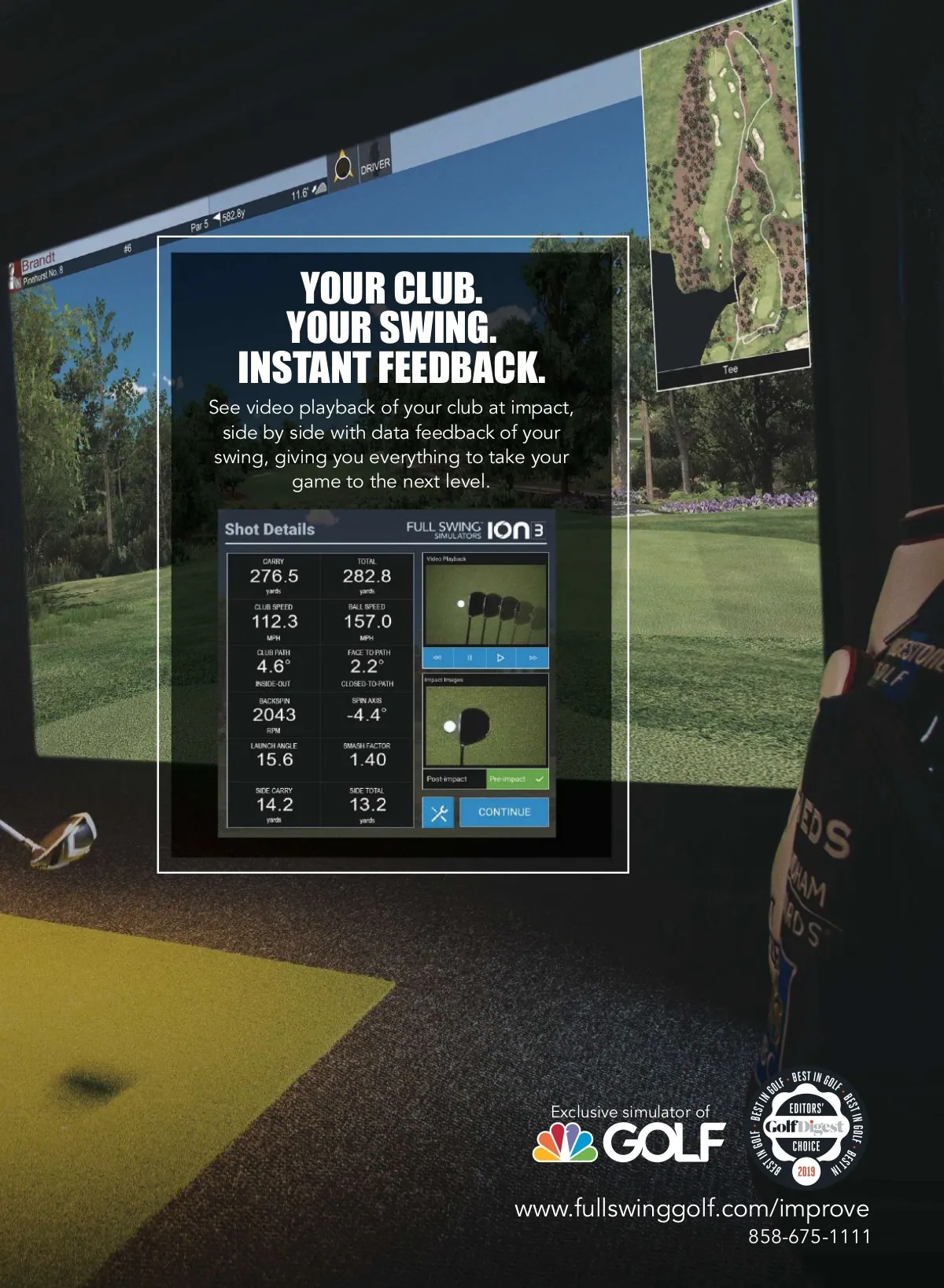
Task: Select the Pre-impact image option
Action: [517, 779]
